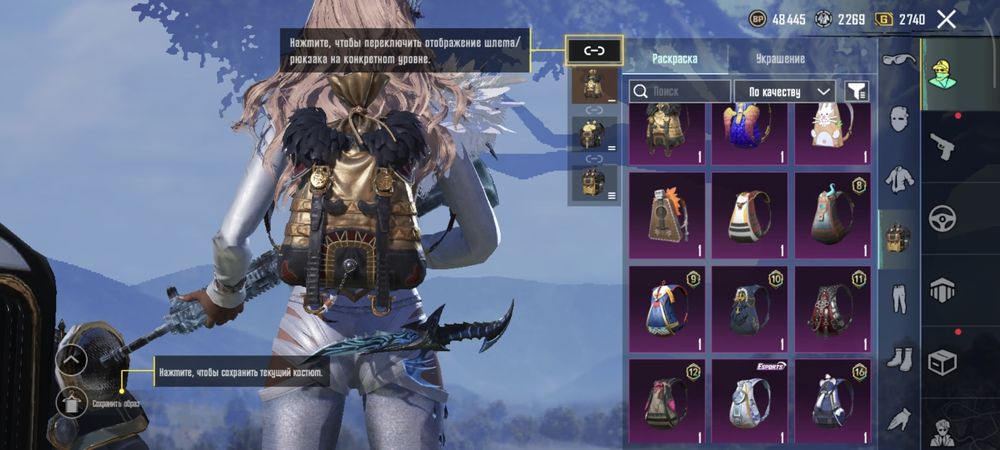This screenshot has height=450, width=1000.
Task: Expand the up-arrow circle button
Action: 72,358
